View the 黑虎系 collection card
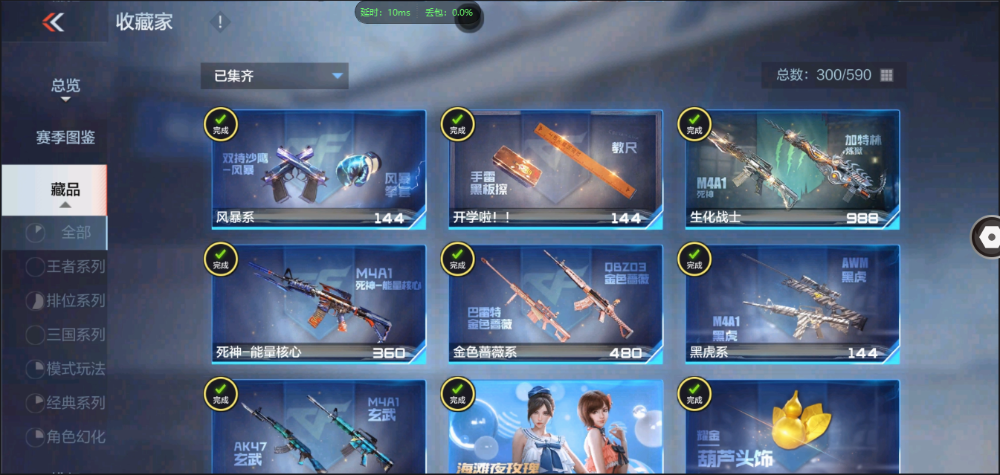This screenshot has height=475, width=1000. (x=792, y=304)
